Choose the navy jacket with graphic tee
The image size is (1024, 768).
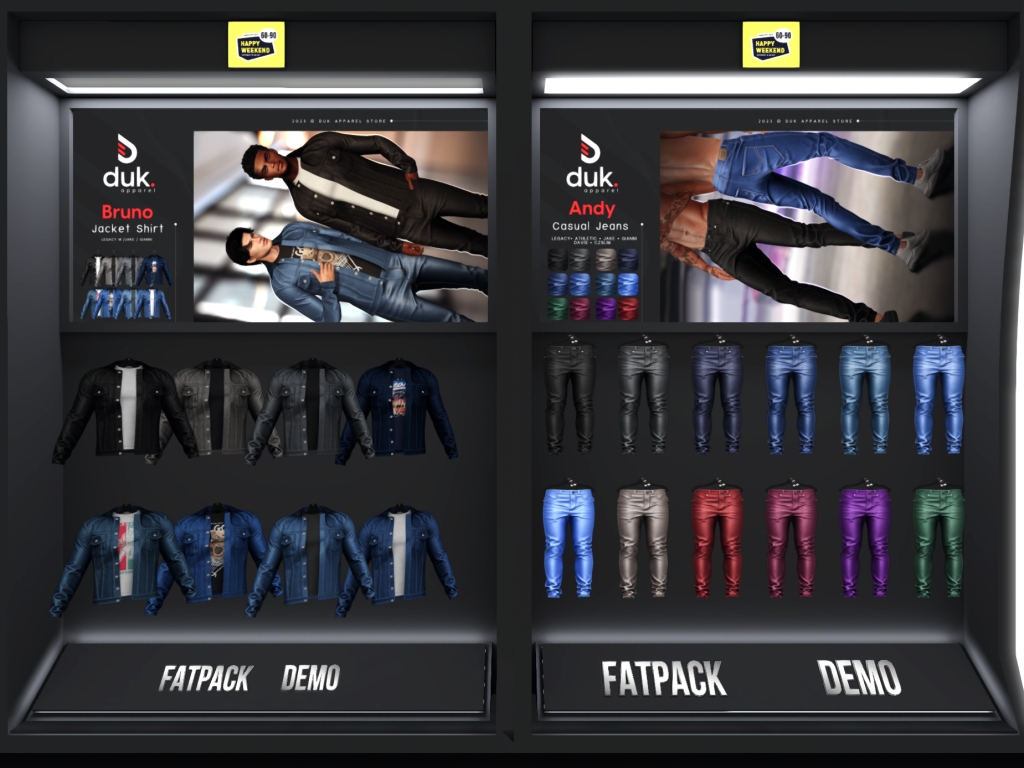(398, 408)
